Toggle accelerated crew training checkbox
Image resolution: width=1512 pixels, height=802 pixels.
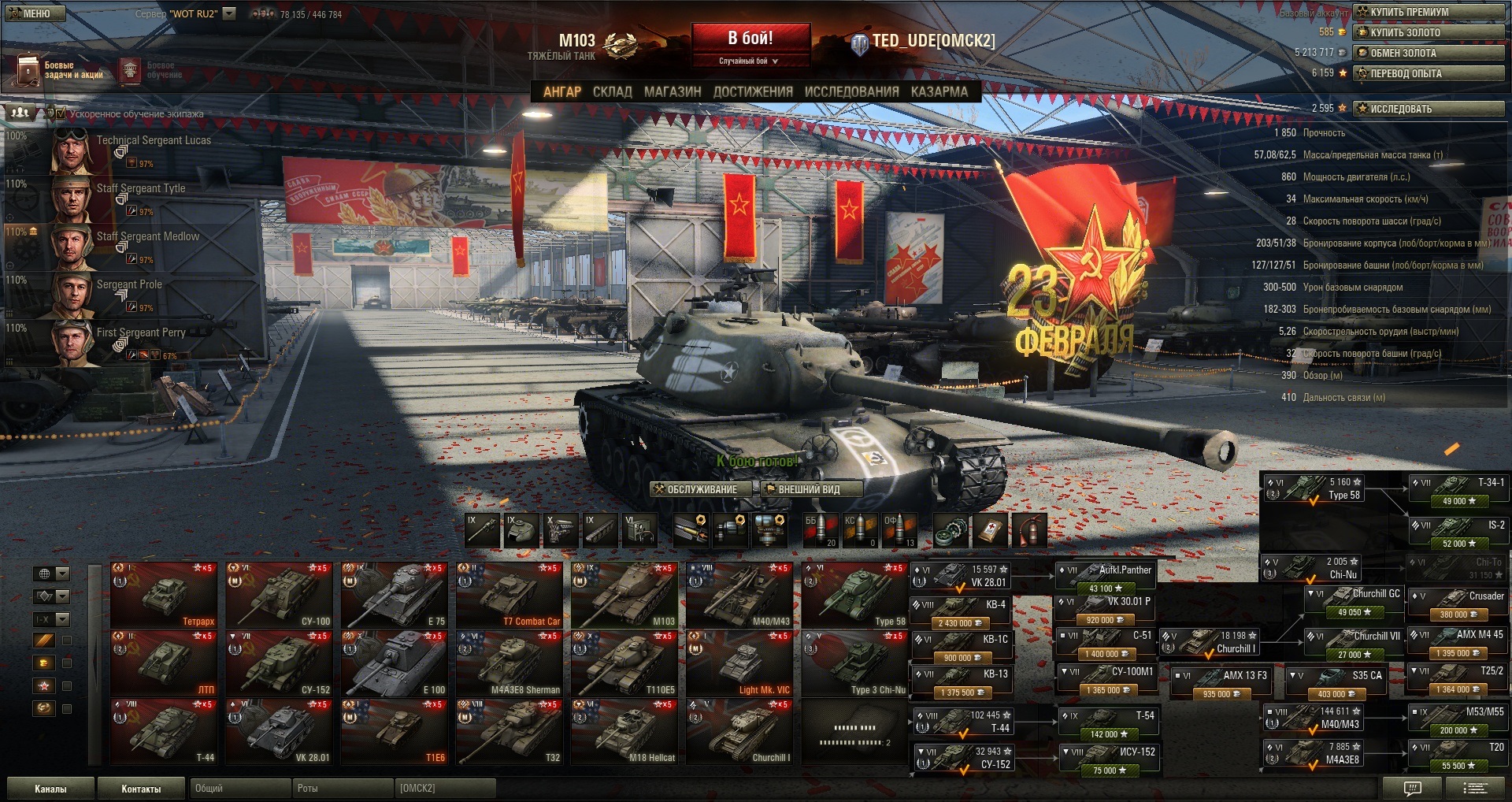point(61,113)
